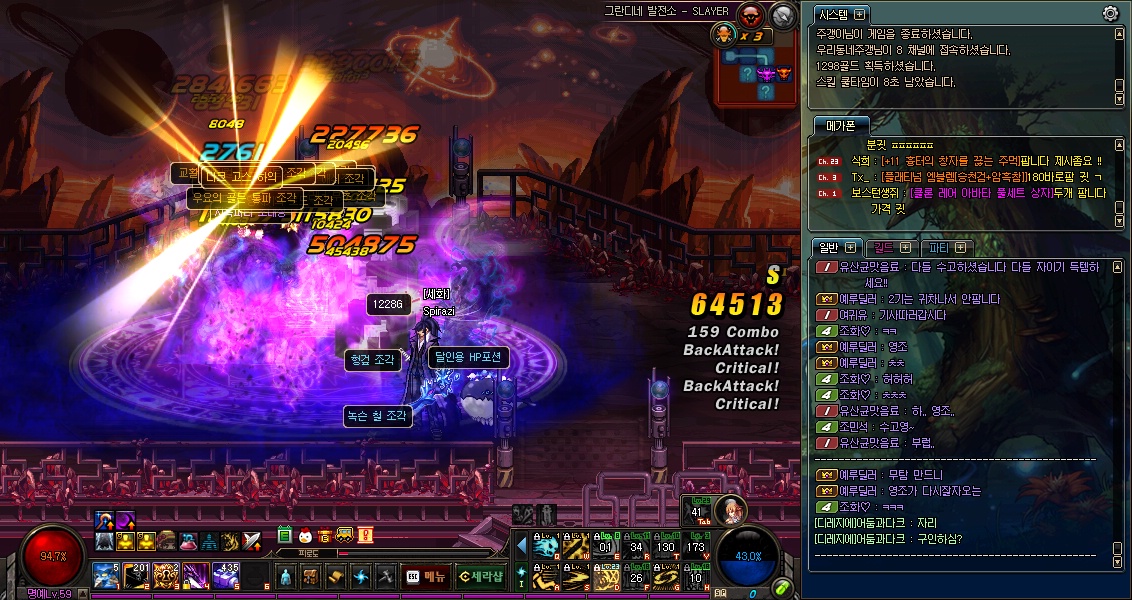Click the yellow exclamation event icon
1132x600 pixels.
point(365,535)
